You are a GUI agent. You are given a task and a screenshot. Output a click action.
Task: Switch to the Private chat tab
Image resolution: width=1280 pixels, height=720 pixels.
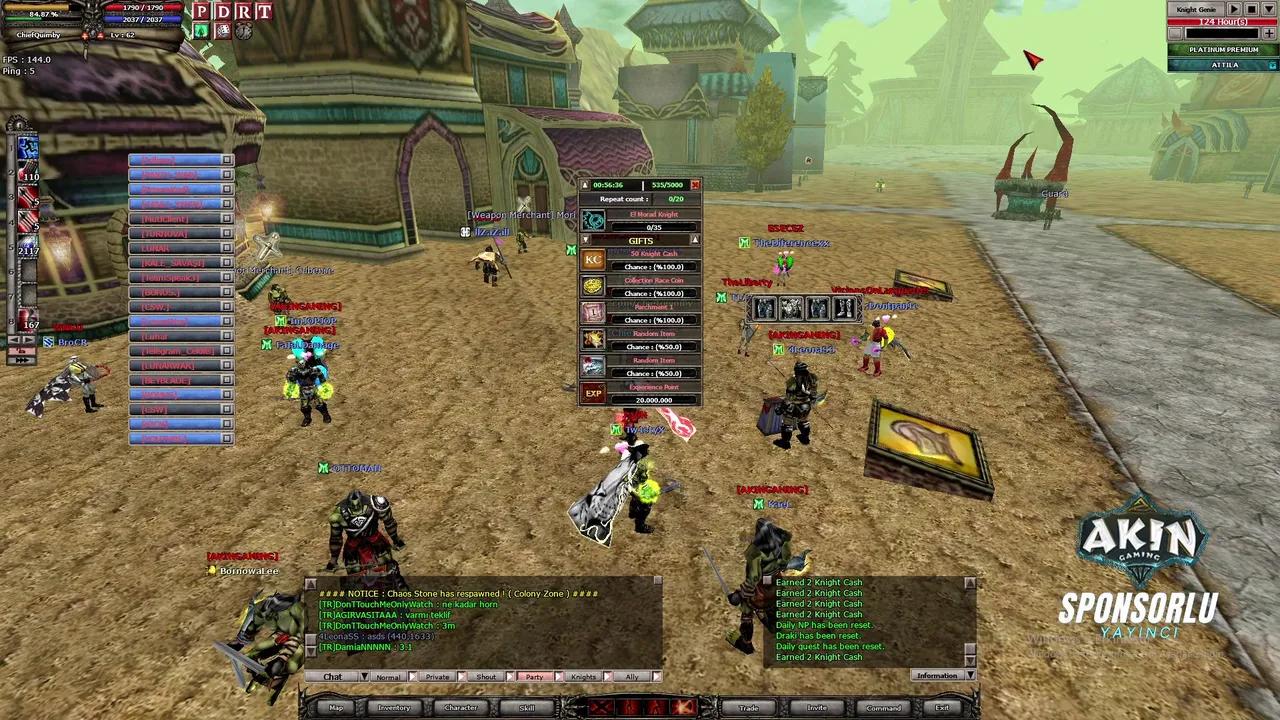pos(437,677)
